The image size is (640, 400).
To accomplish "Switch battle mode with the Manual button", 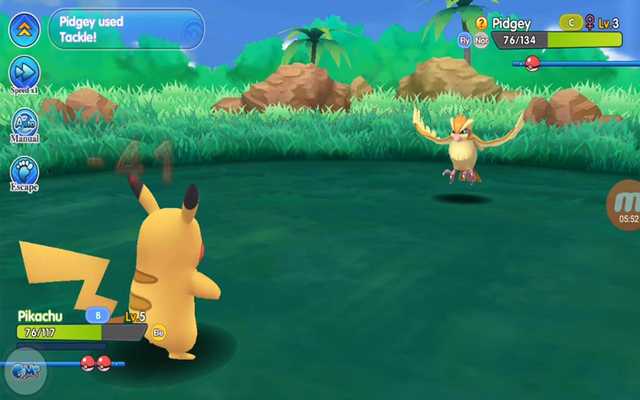I will [x=24, y=124].
